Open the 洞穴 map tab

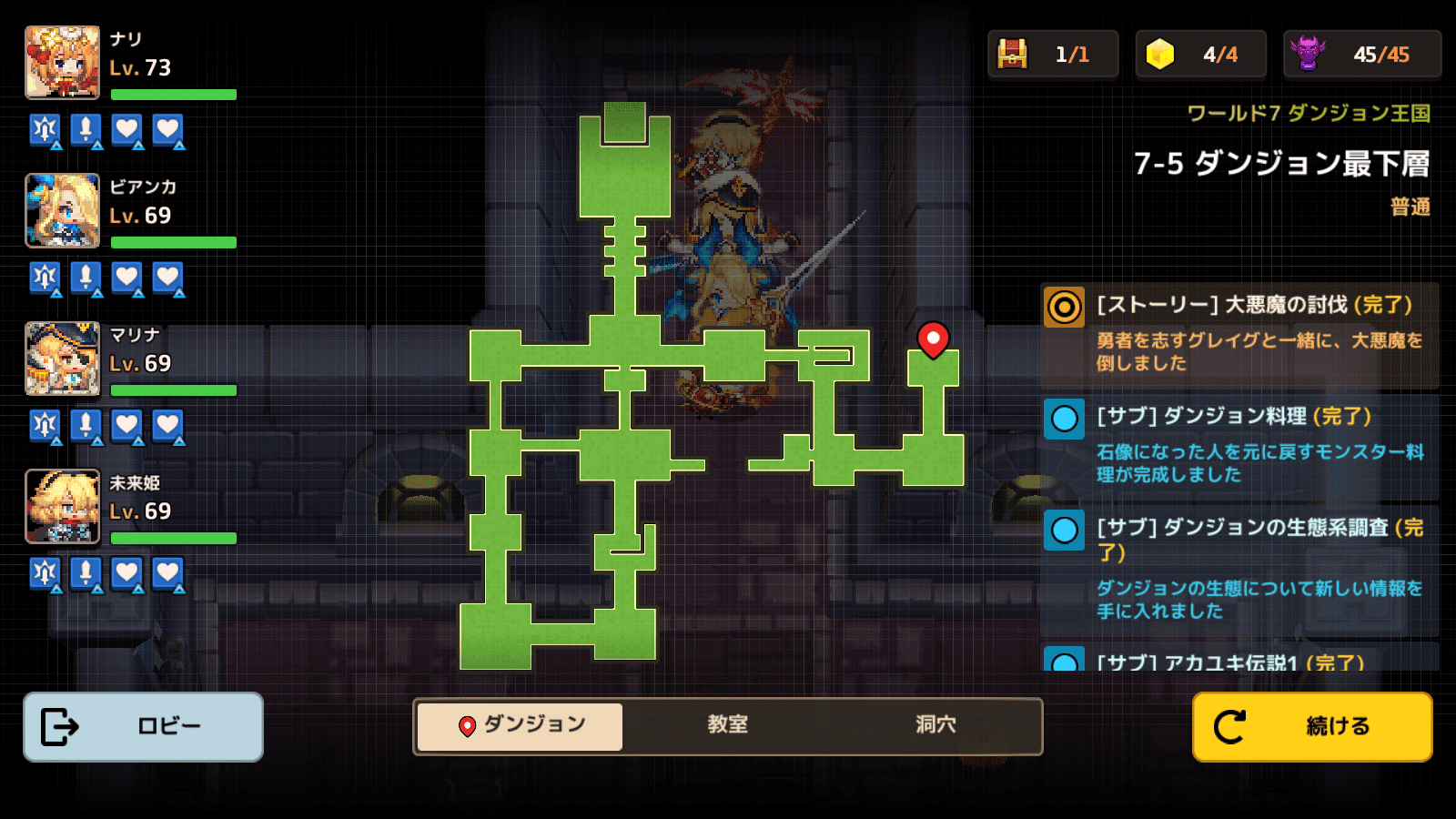tap(935, 725)
